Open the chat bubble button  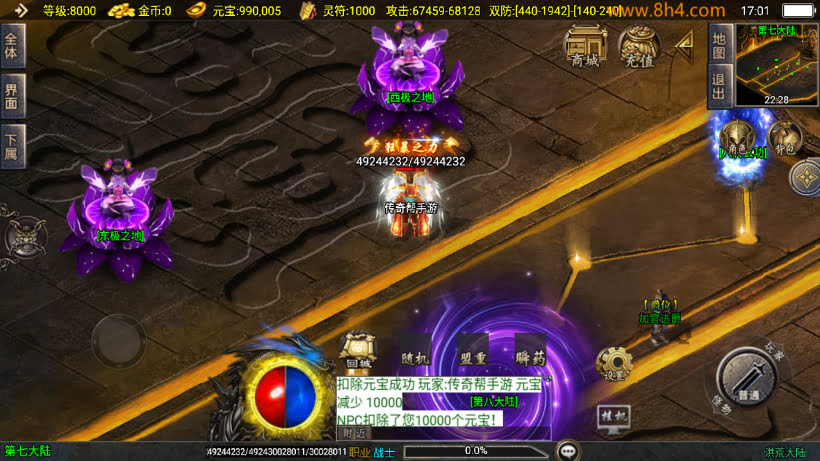pyautogui.click(x=568, y=451)
